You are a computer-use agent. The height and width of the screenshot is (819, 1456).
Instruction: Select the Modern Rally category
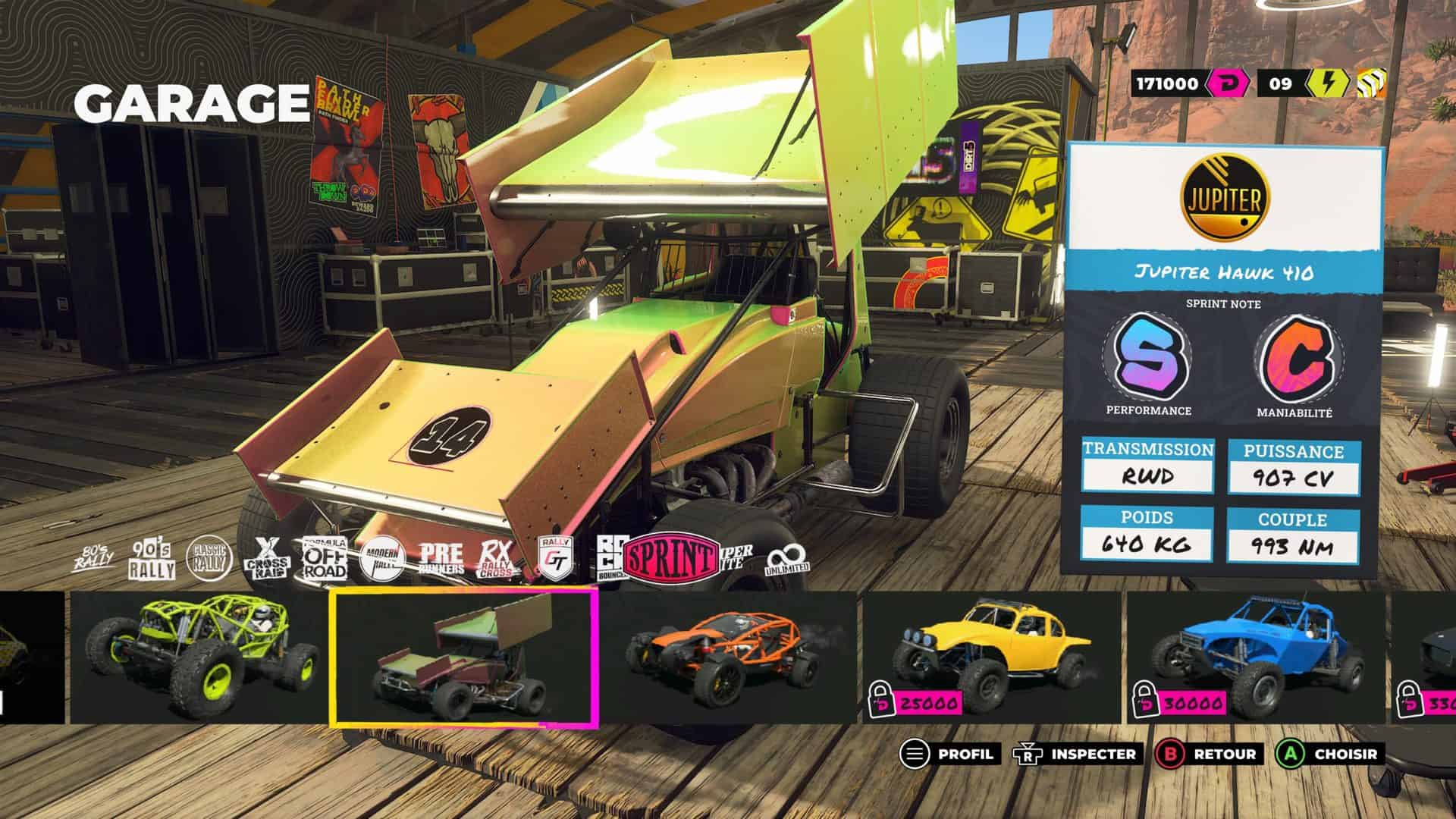click(382, 560)
